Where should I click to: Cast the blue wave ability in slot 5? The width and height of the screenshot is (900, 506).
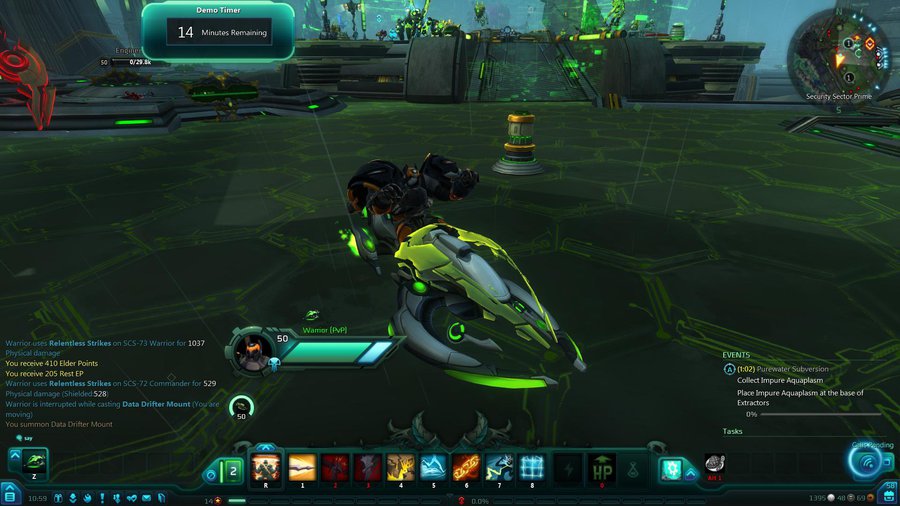coord(434,467)
